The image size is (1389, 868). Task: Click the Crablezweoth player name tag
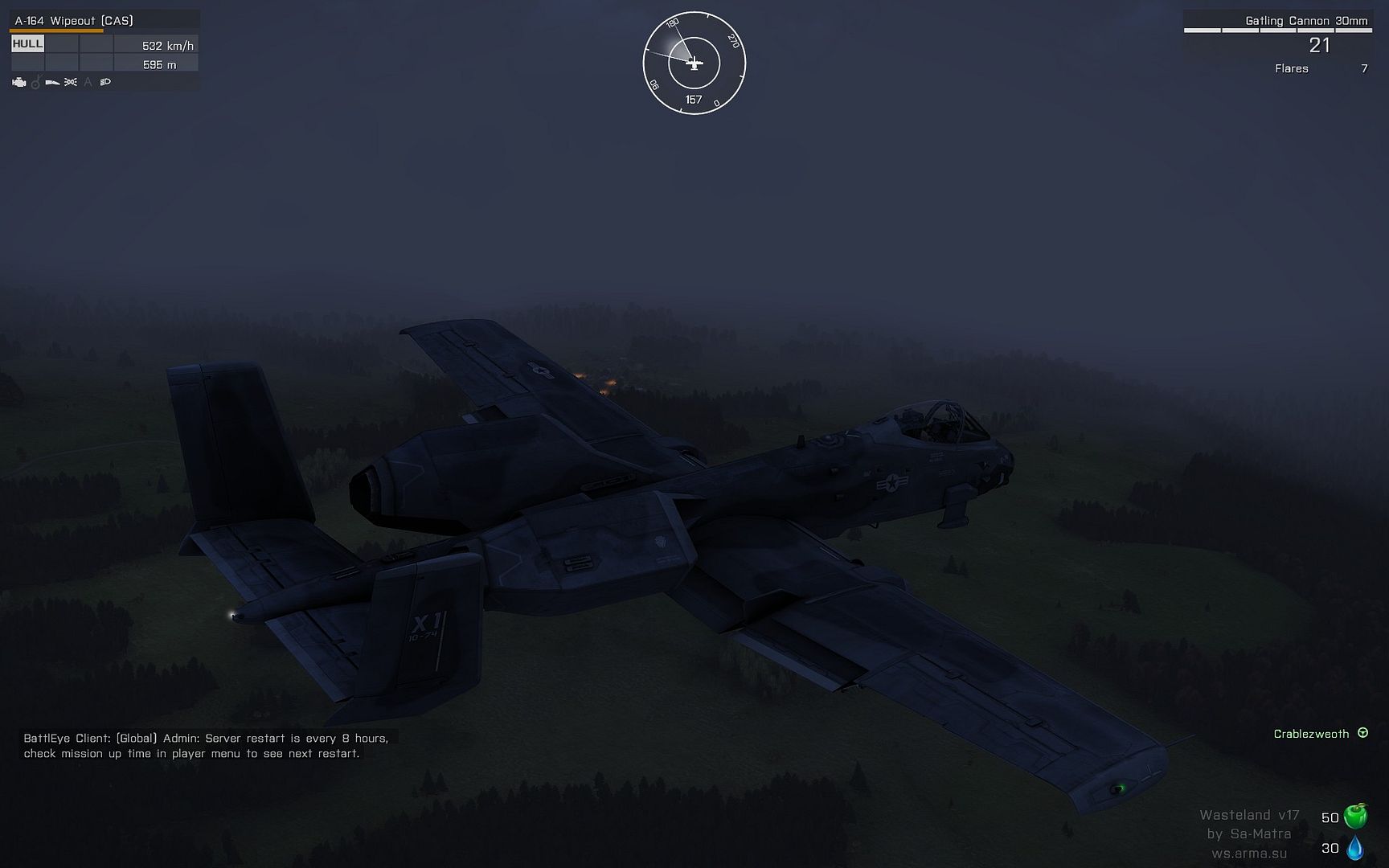pos(1311,734)
